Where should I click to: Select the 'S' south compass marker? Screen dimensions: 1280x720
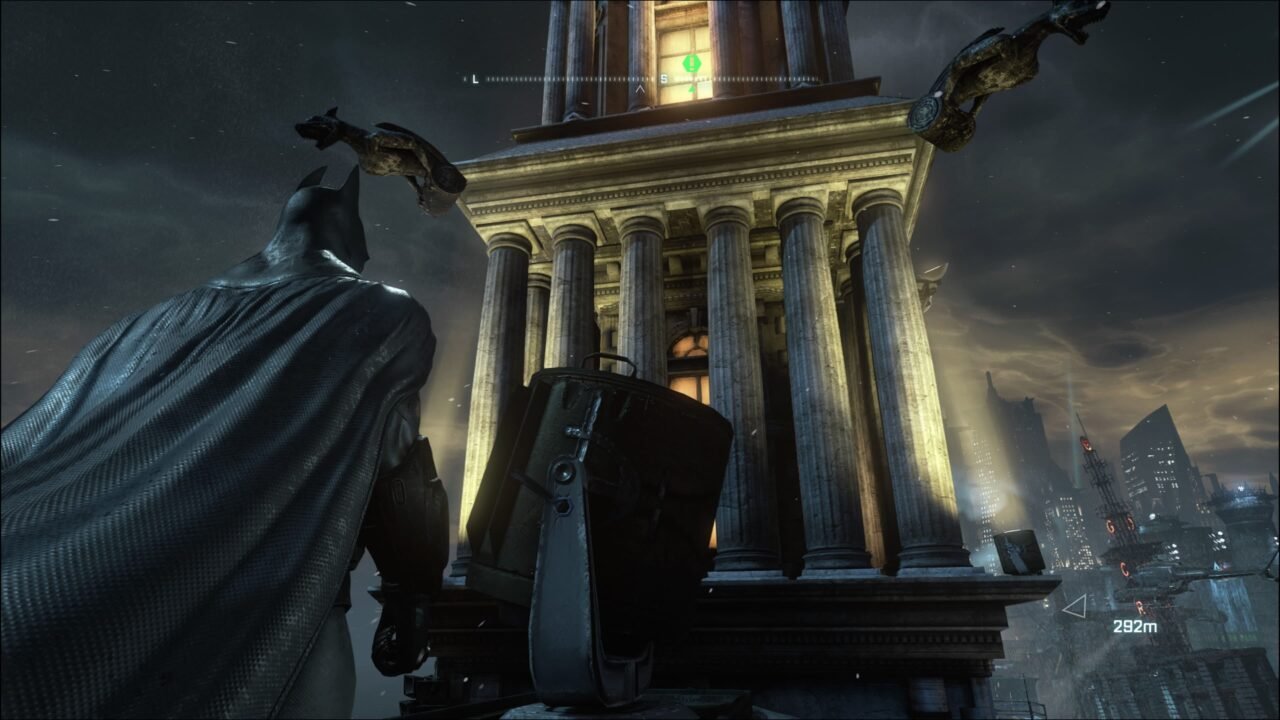pos(664,78)
